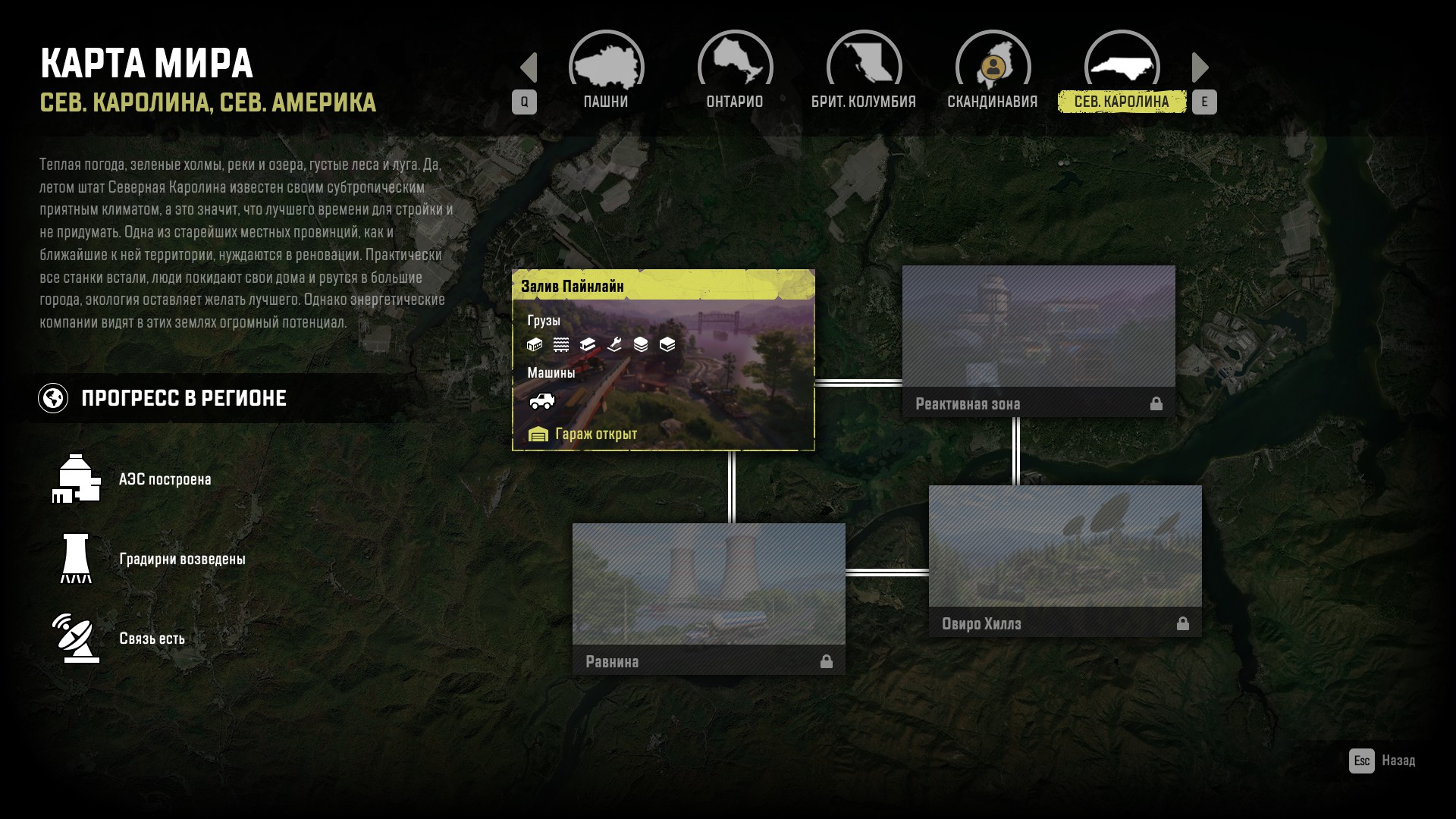The width and height of the screenshot is (1456, 819).
Task: Open the Брит. Колумбия region tab
Action: pos(864,74)
